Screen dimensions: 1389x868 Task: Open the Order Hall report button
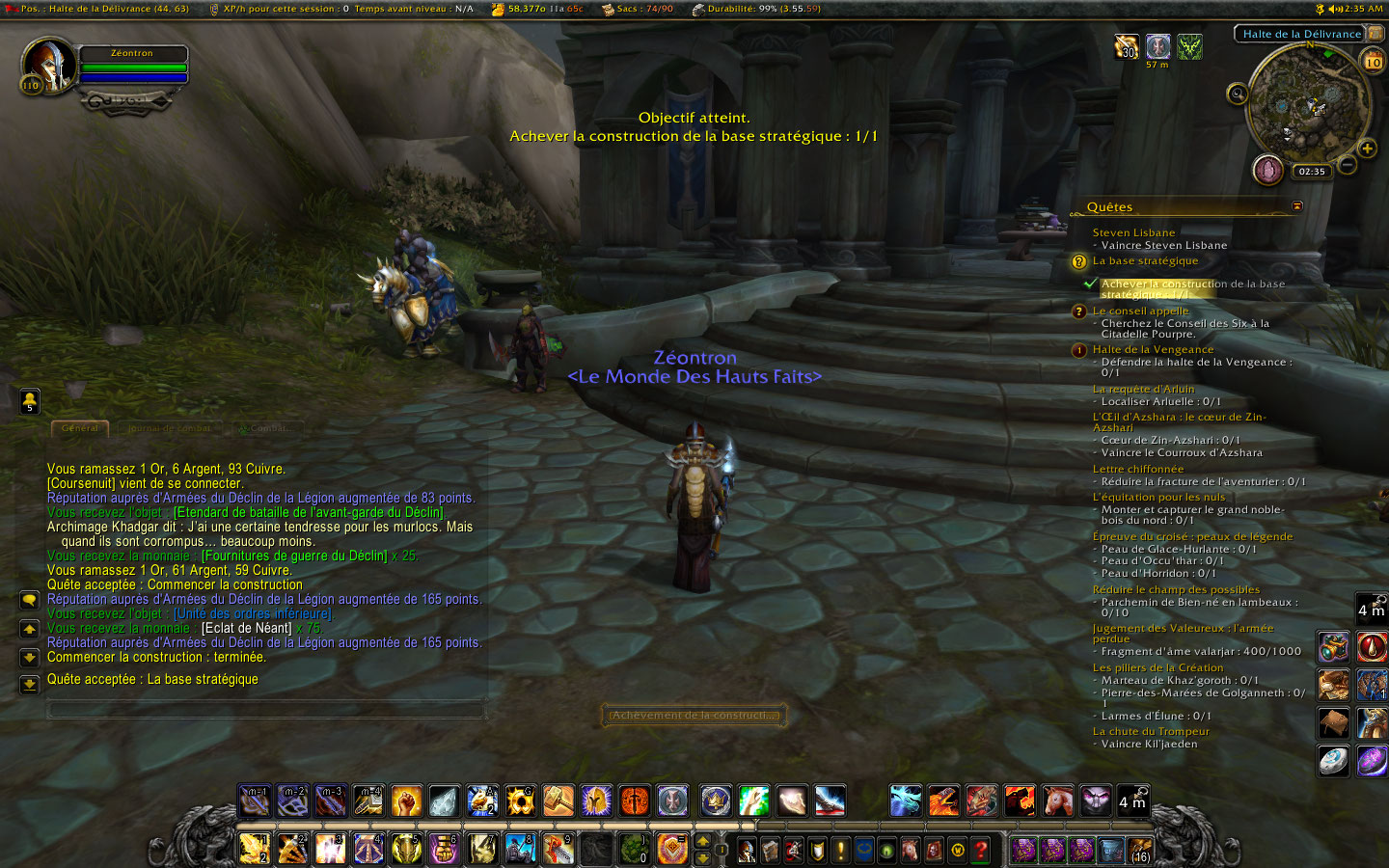click(1267, 170)
